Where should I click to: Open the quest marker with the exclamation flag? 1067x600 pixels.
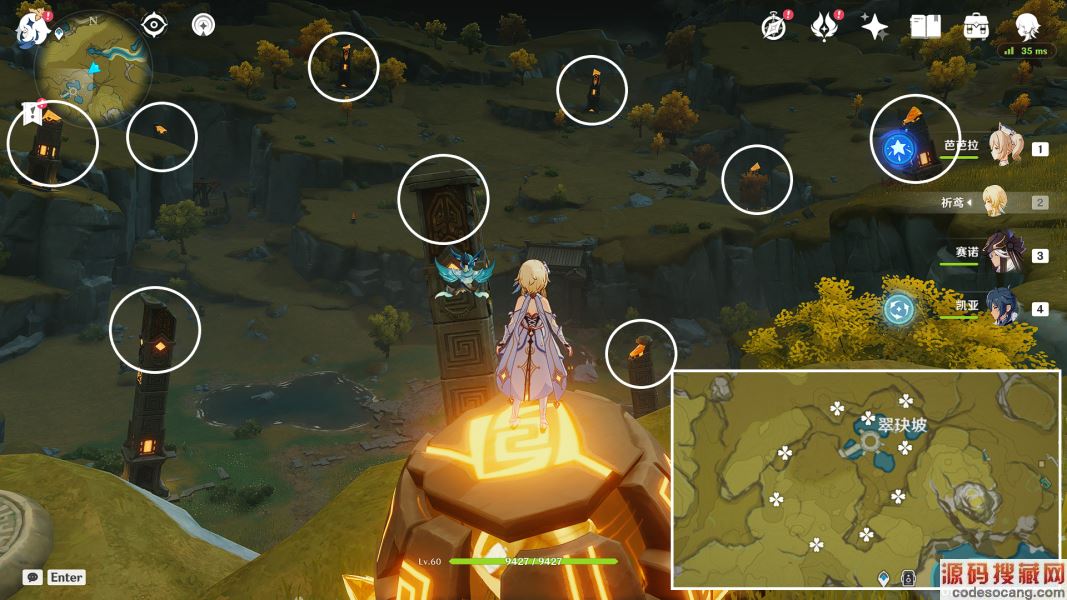tap(31, 113)
